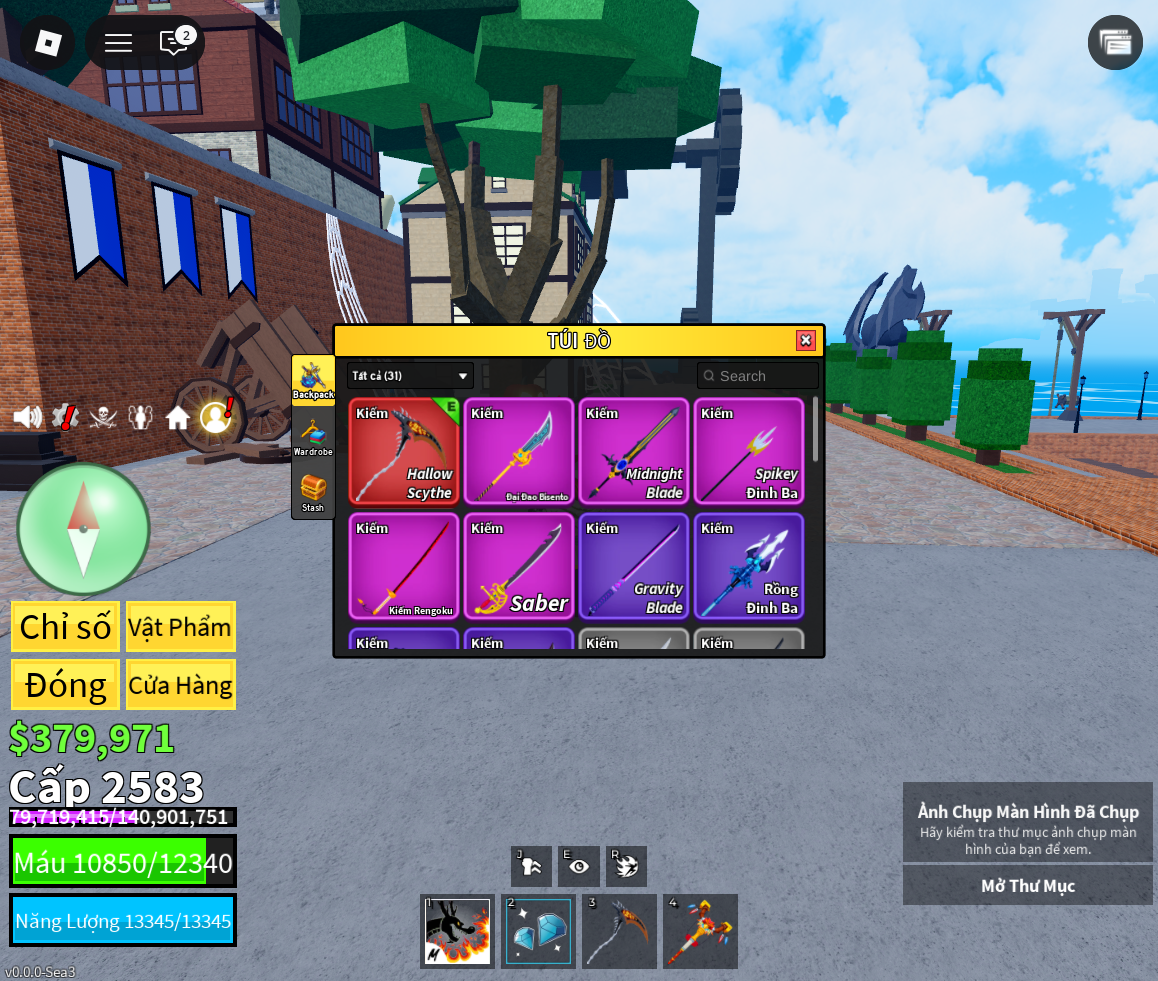
Task: Select the Kiếm Rengoku sword
Action: tap(404, 566)
